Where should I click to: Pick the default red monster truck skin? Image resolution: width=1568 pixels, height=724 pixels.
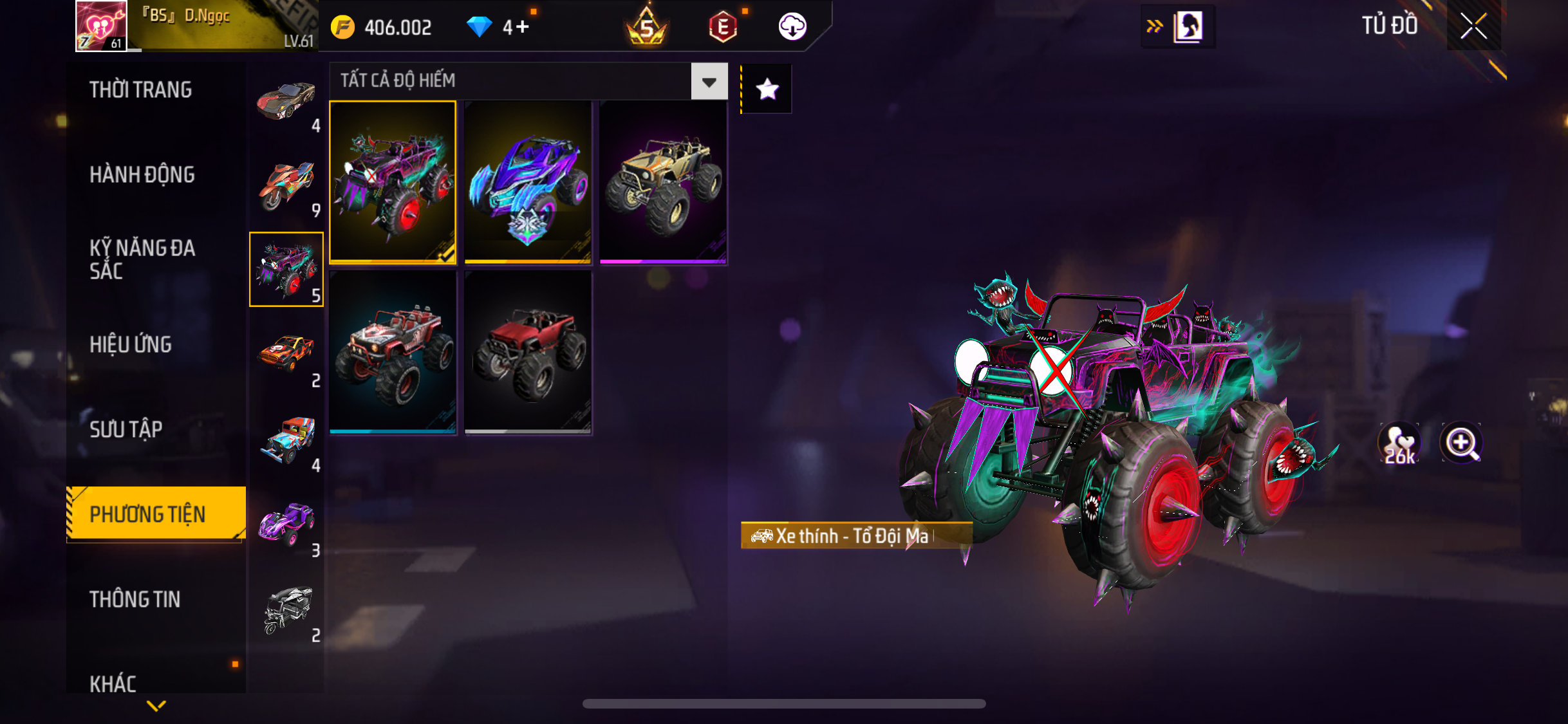pyautogui.click(x=528, y=352)
